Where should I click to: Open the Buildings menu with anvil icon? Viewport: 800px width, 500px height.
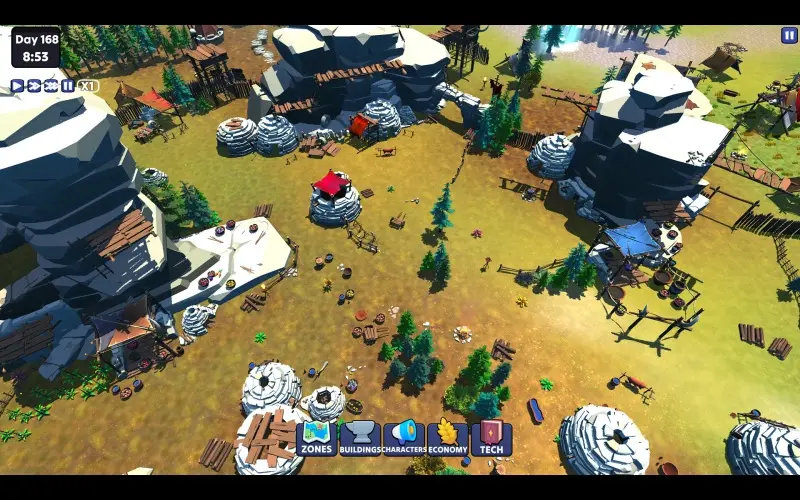[x=360, y=439]
